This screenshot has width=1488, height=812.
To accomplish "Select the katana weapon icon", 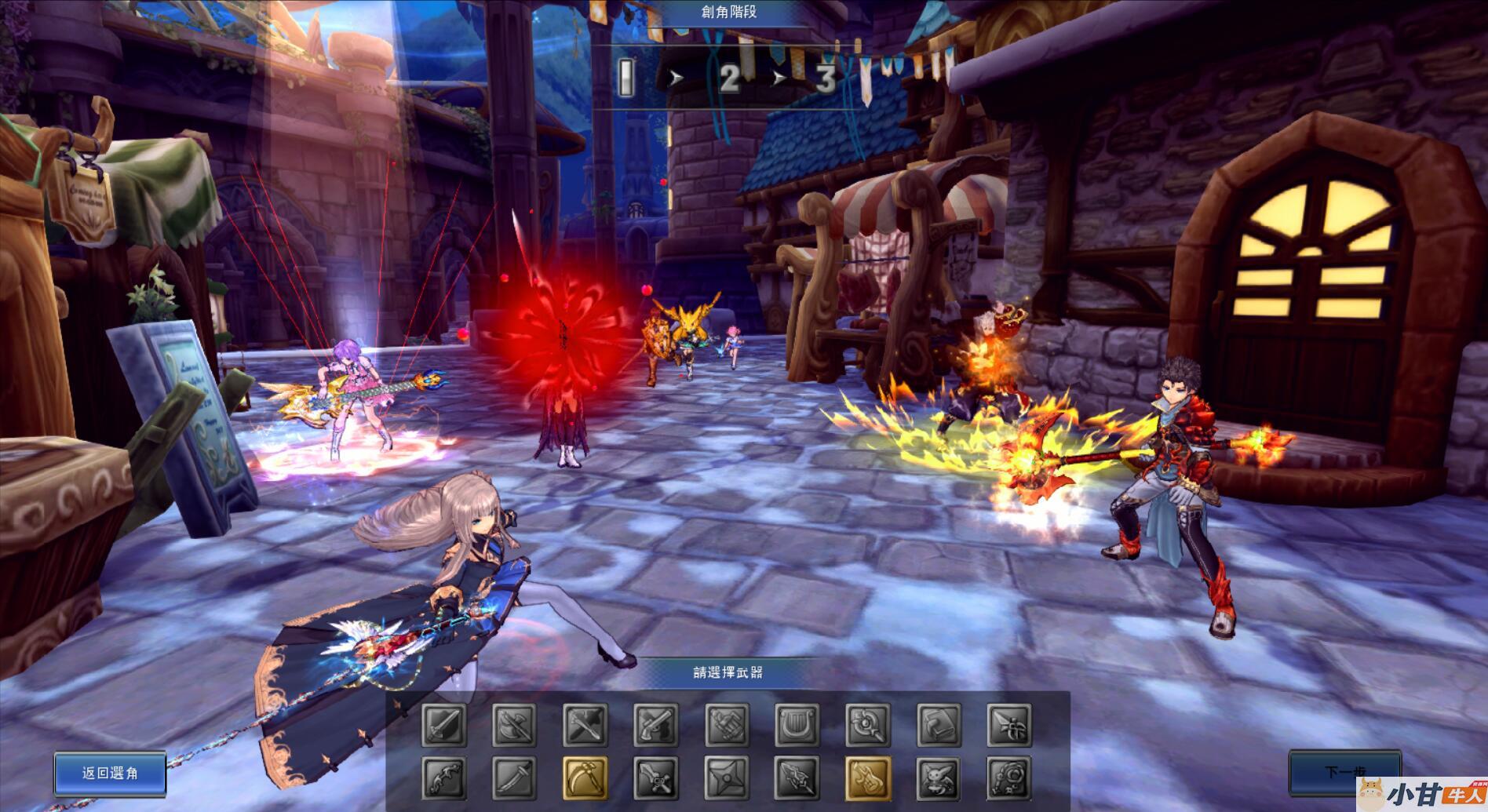I will click(x=515, y=777).
